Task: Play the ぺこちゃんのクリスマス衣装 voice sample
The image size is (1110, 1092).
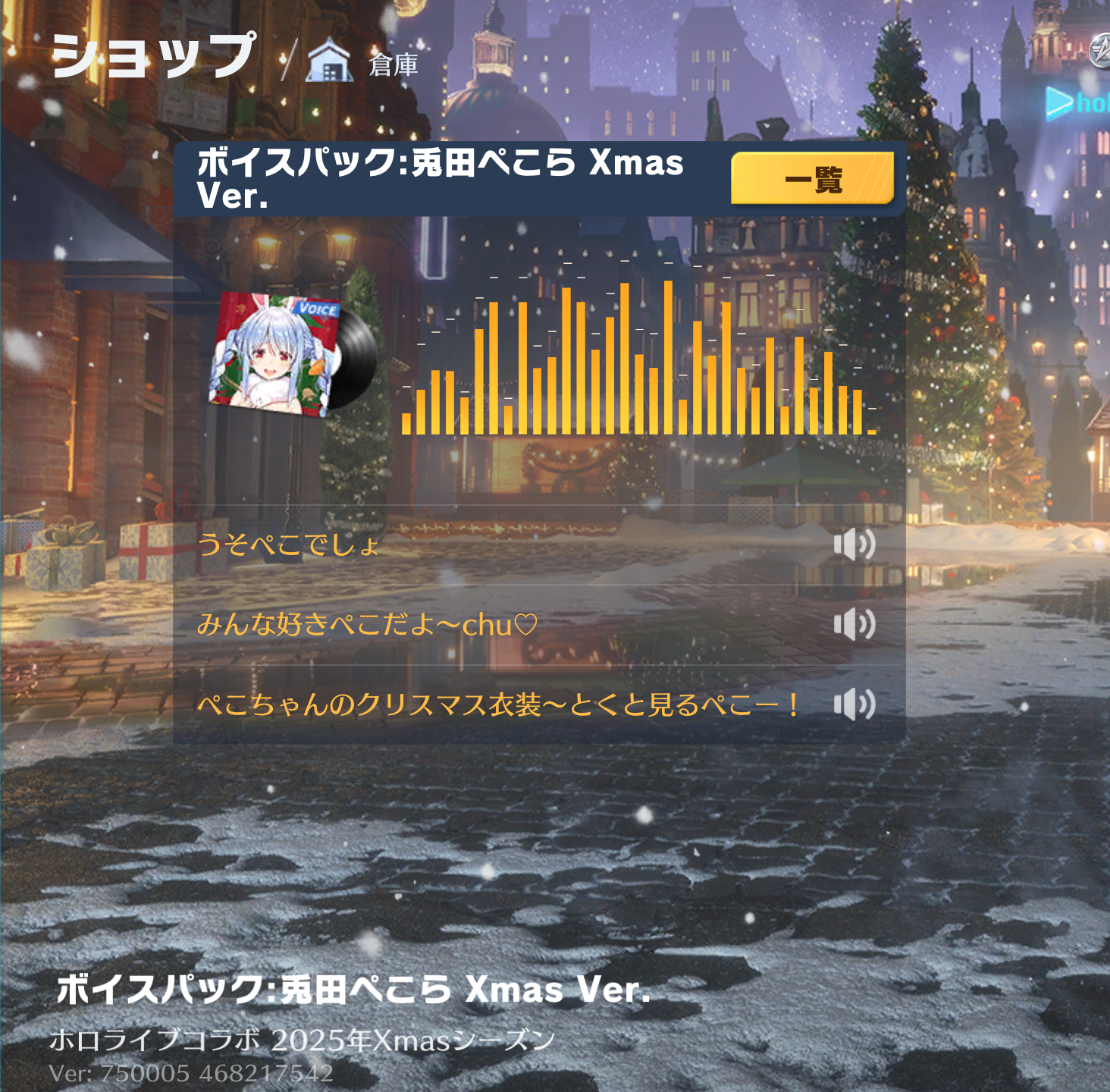Action: (x=854, y=704)
